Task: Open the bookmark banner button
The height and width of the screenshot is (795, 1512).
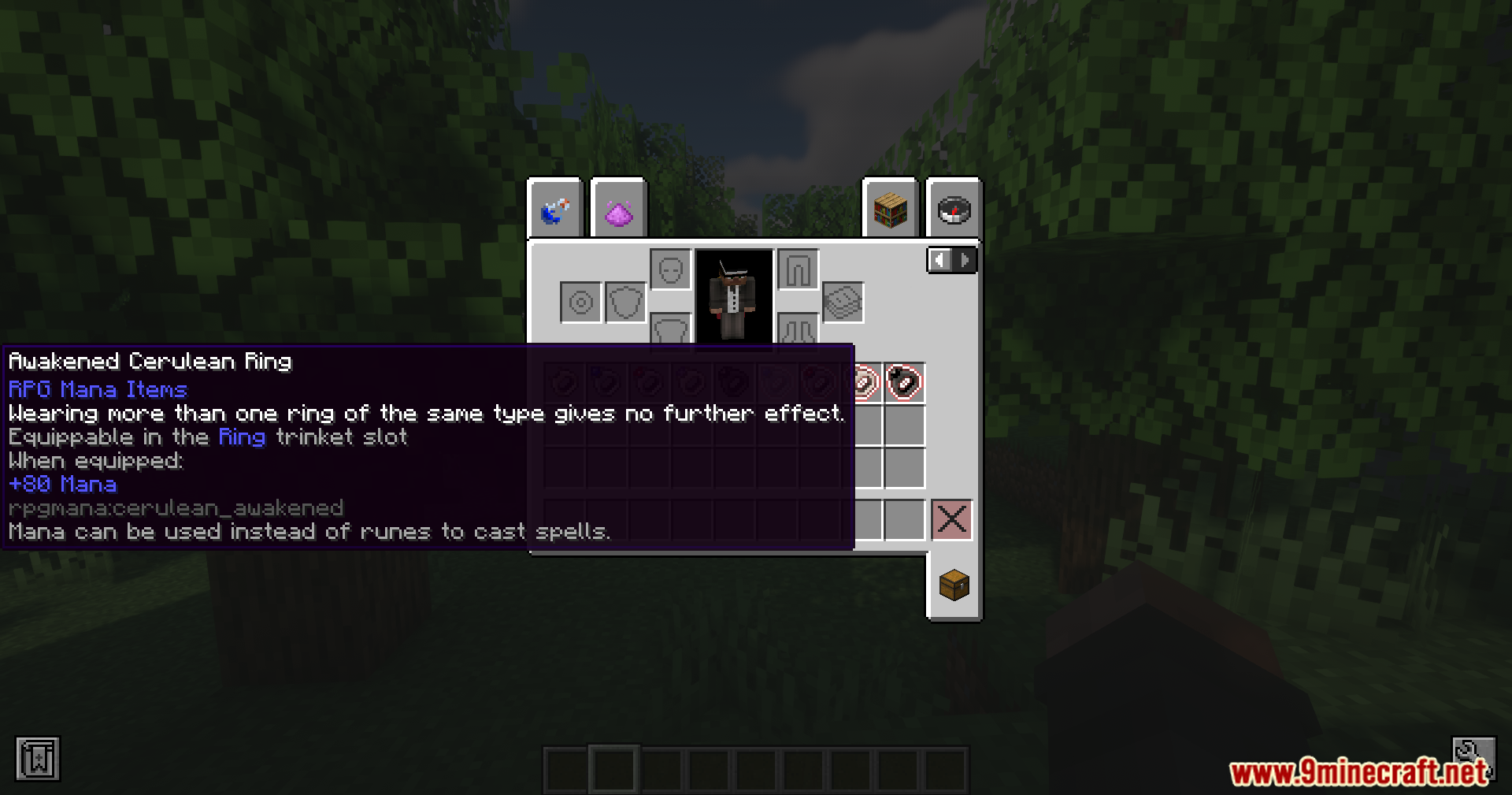Action: 38,759
